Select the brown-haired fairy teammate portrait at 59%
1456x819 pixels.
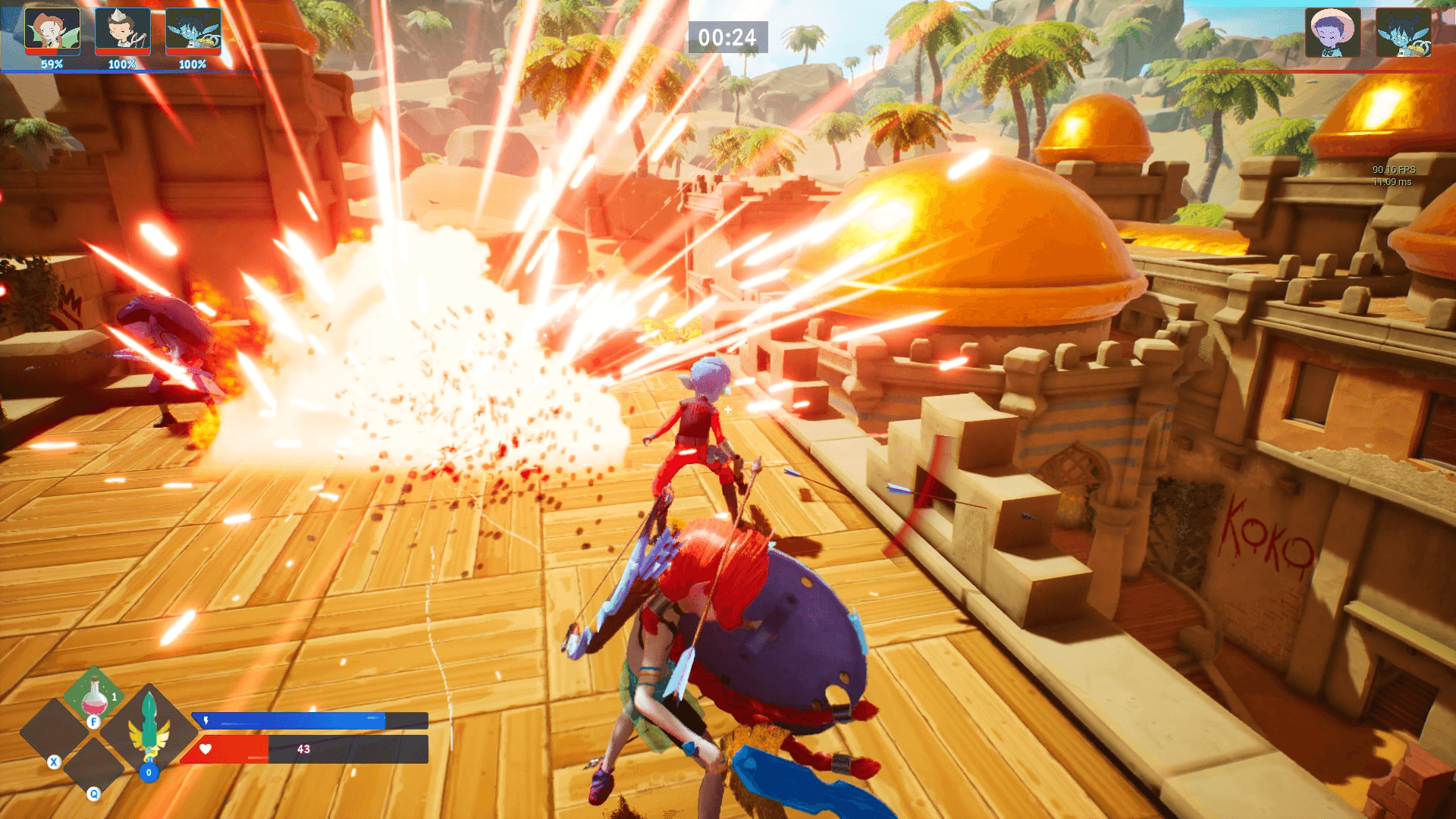(x=52, y=31)
